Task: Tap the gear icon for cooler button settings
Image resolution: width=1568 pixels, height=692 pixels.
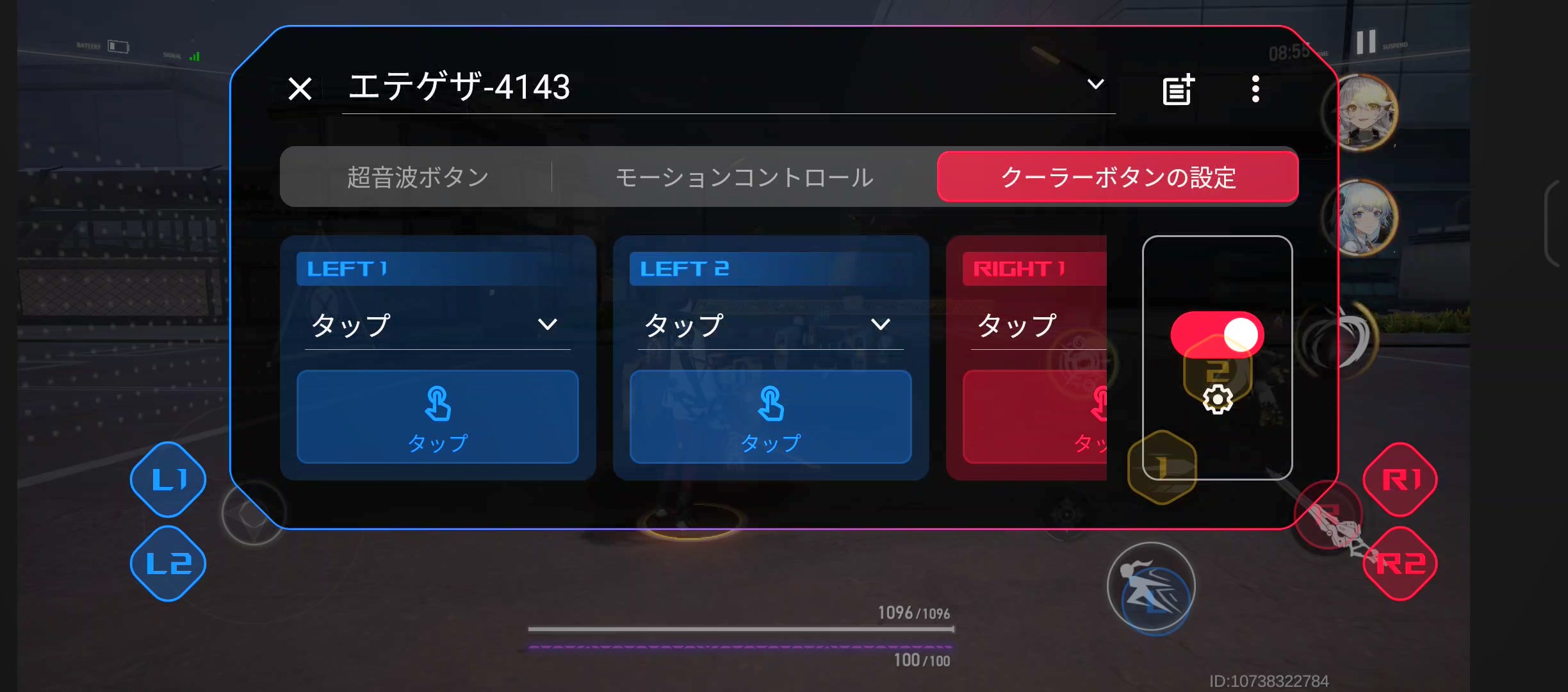Action: (x=1217, y=400)
